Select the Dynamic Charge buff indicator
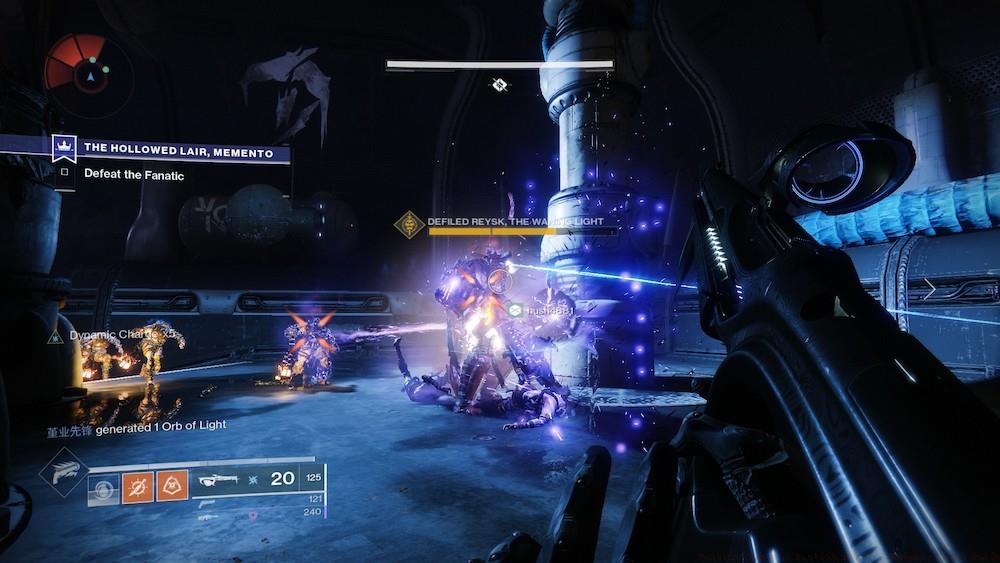Viewport: 1000px width, 563px height. 57,337
